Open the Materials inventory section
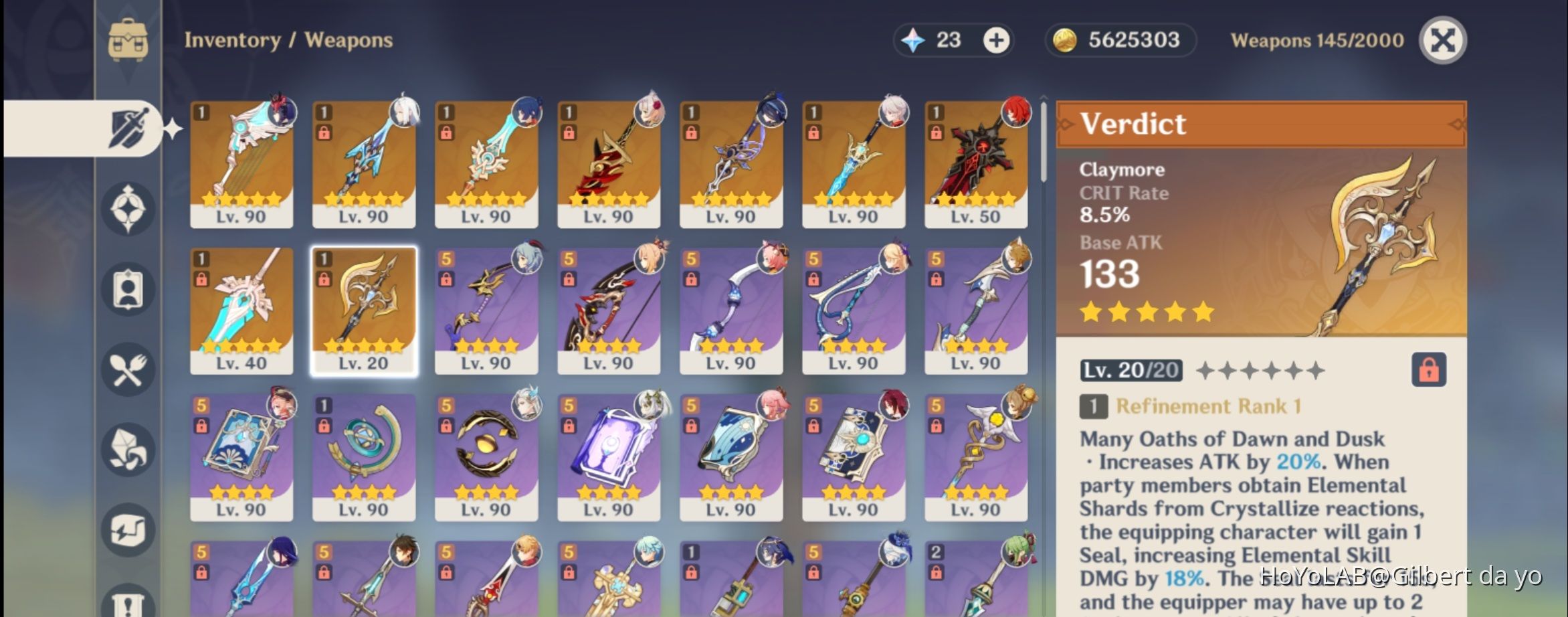This screenshot has width=1568, height=617. click(128, 450)
